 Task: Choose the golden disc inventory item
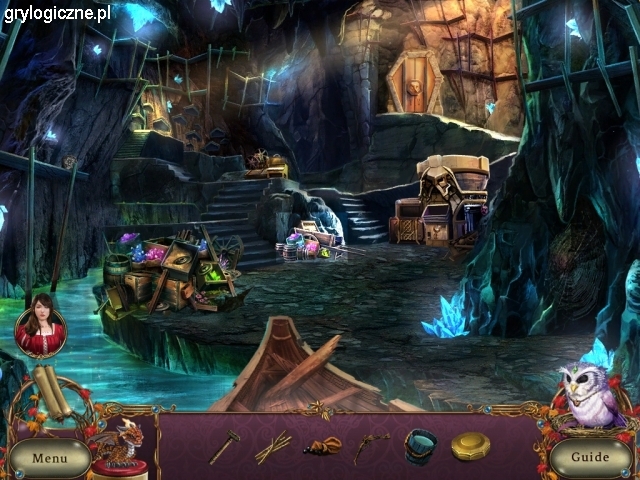coord(469,446)
